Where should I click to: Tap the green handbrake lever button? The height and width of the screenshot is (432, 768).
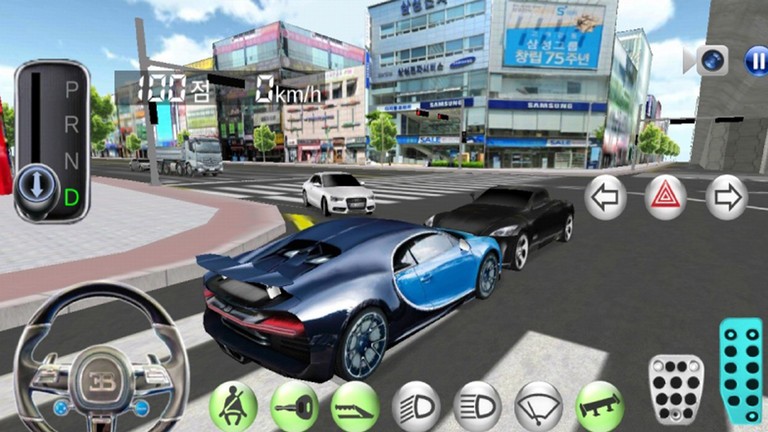click(355, 406)
